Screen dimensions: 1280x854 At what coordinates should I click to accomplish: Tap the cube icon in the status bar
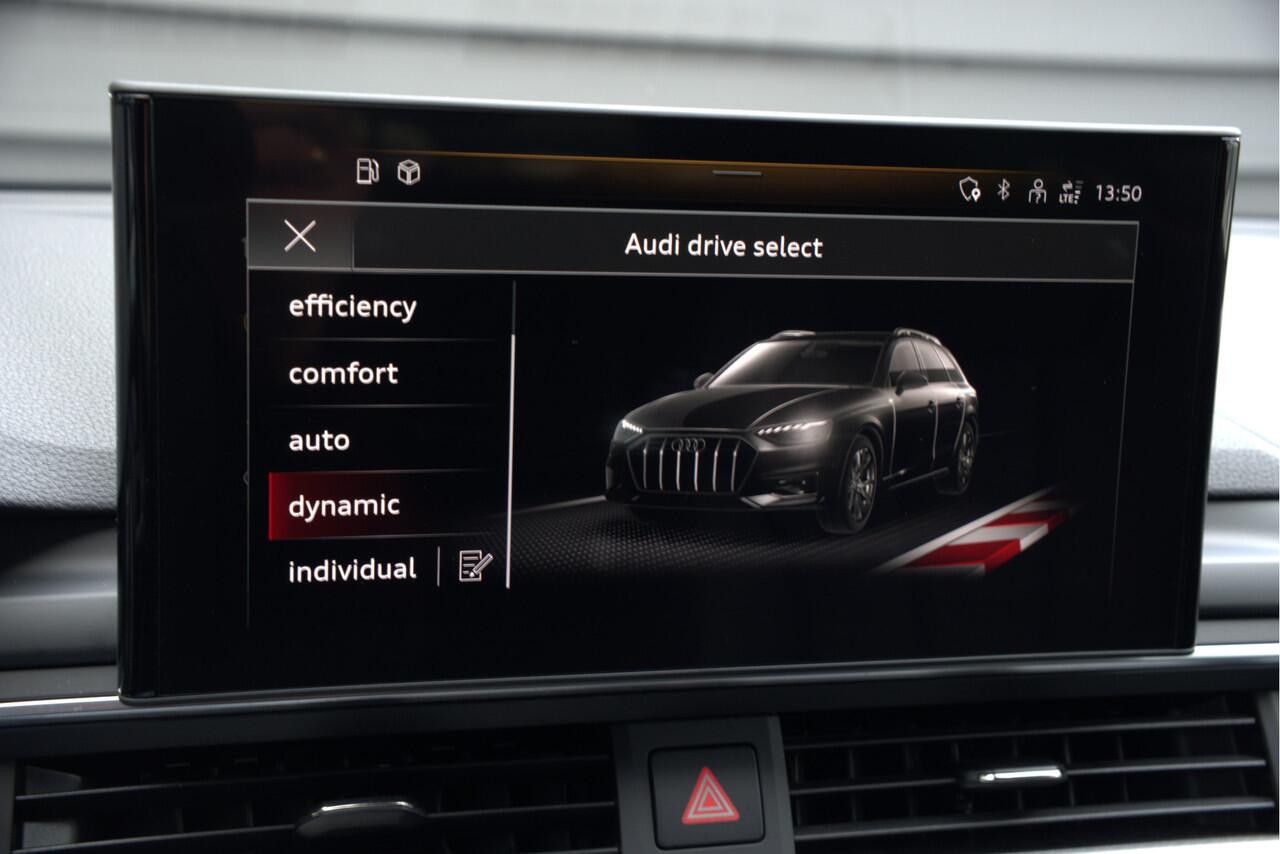(x=406, y=172)
